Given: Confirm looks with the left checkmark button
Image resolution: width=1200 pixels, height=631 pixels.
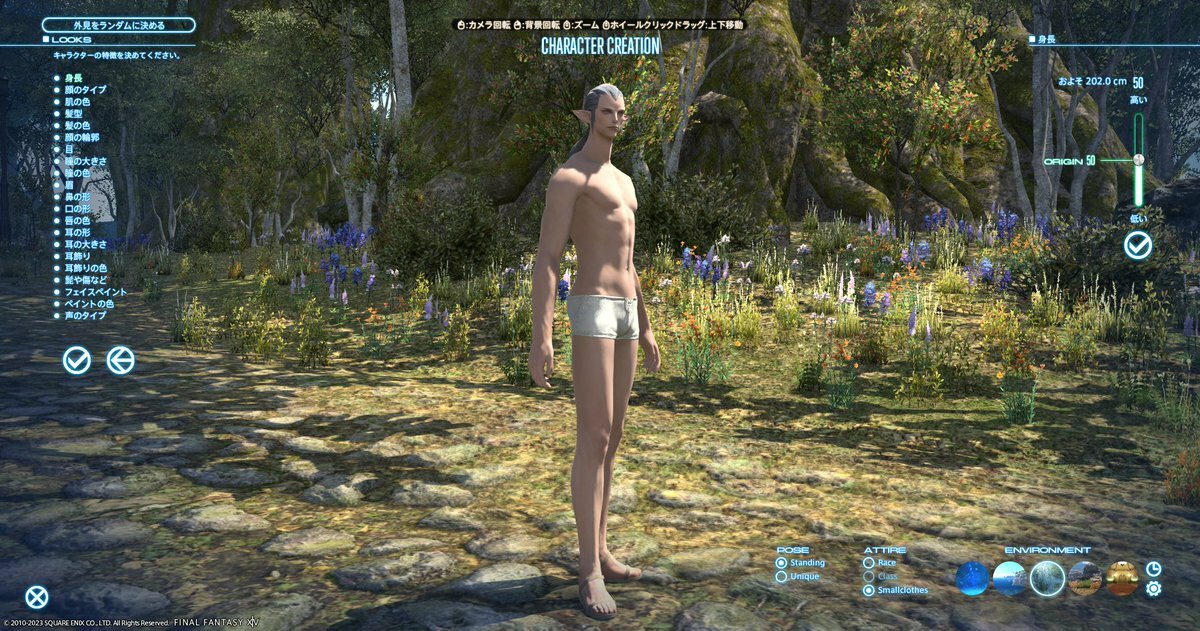Looking at the screenshot, I should pyautogui.click(x=77, y=360).
